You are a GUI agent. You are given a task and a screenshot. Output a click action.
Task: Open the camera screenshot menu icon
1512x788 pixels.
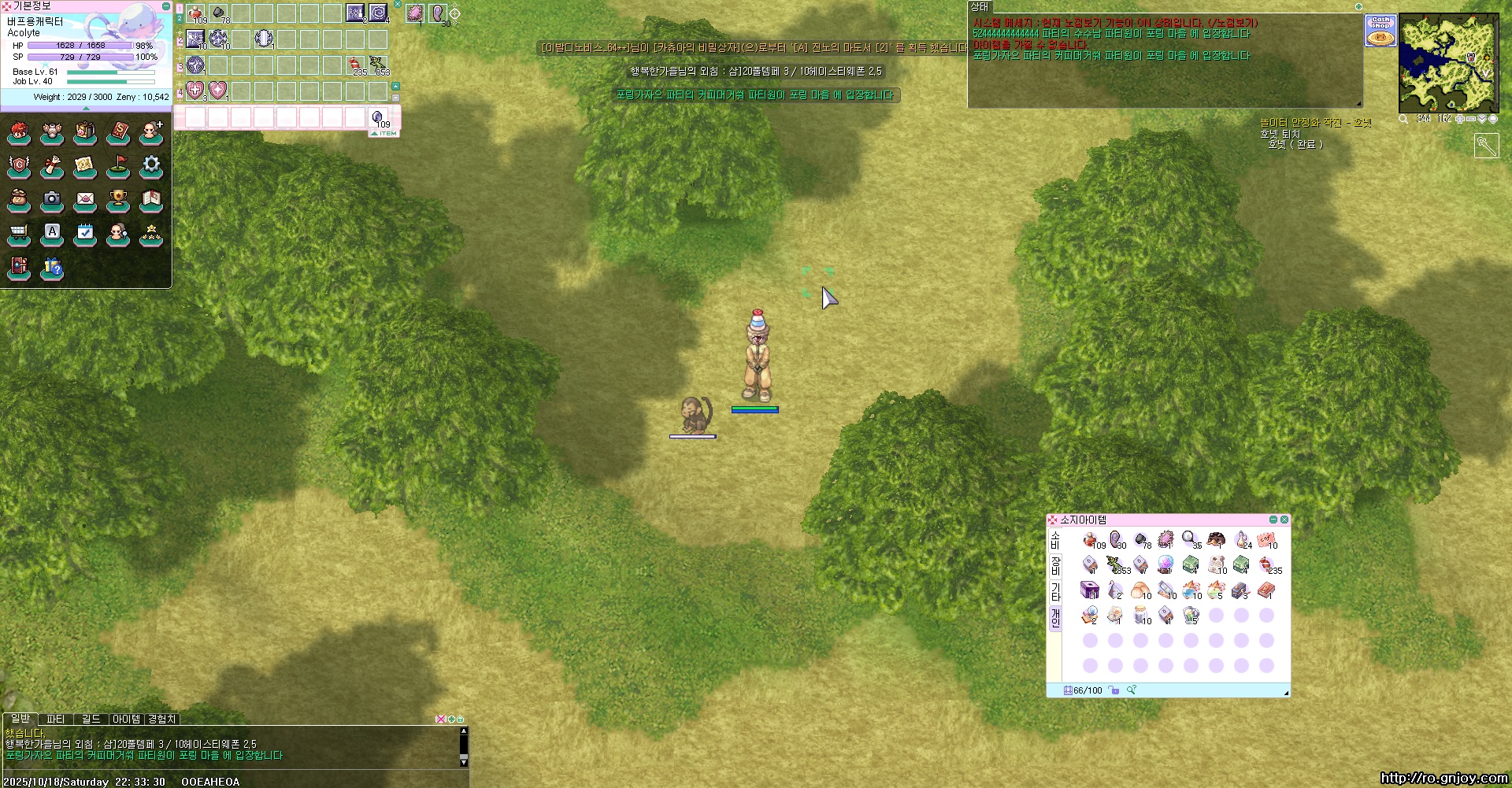(x=52, y=200)
